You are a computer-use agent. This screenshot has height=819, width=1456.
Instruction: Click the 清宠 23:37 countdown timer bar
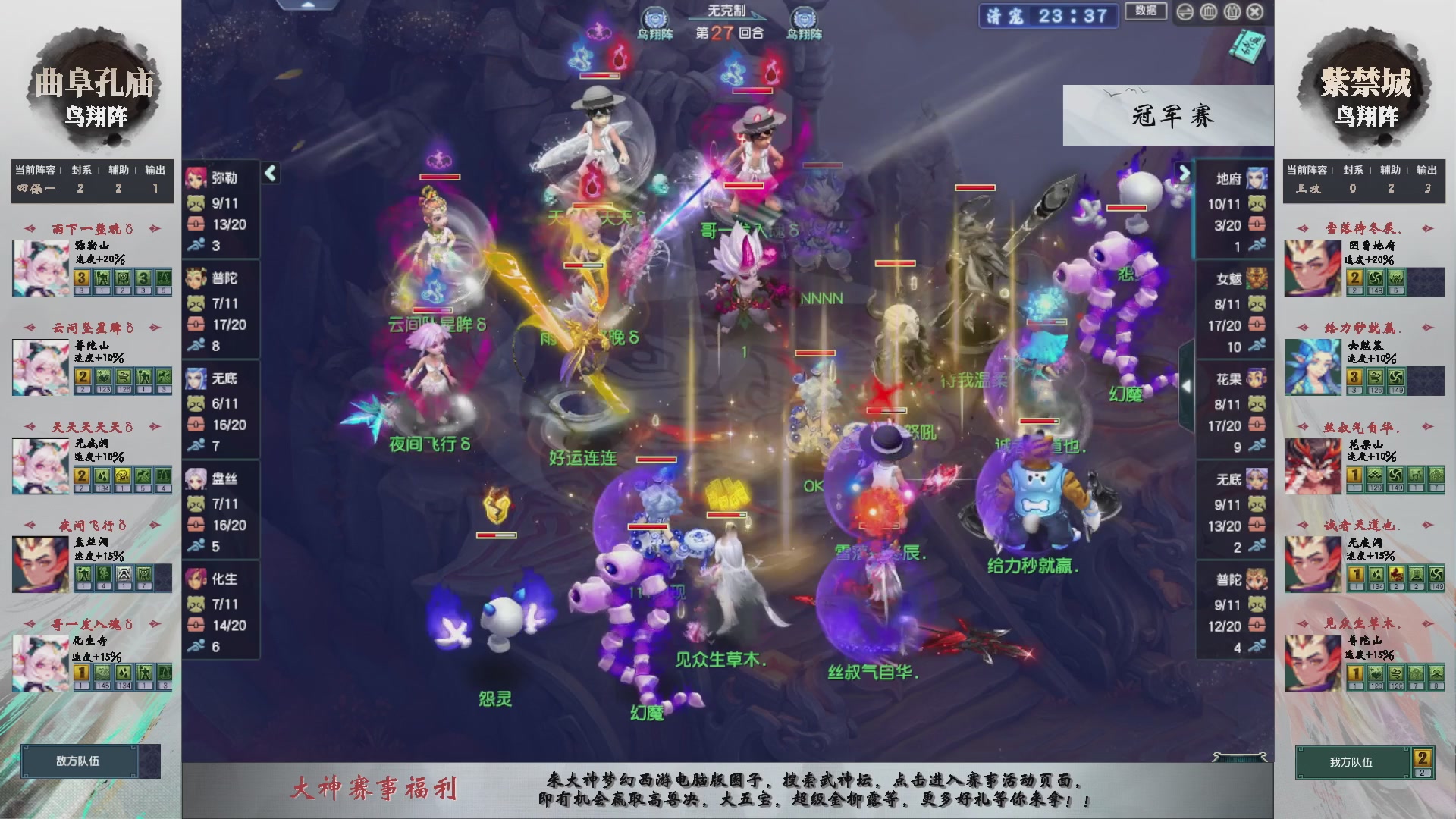pyautogui.click(x=1049, y=17)
